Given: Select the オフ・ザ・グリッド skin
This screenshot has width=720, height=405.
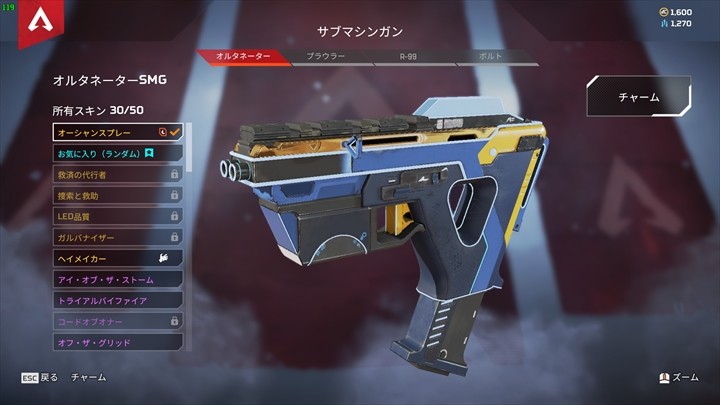Looking at the screenshot, I should point(118,342).
